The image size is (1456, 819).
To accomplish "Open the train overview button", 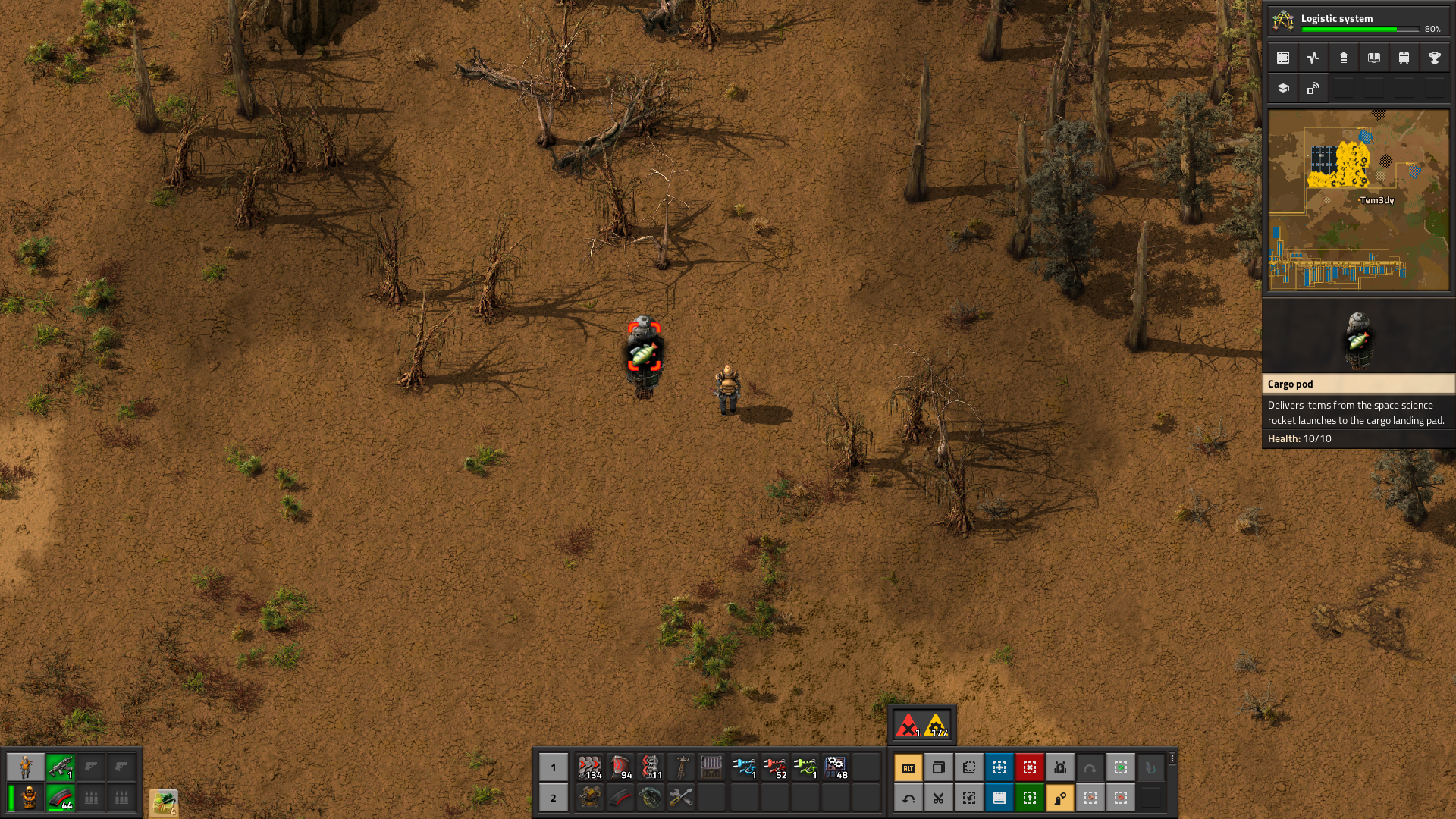I will 1404,58.
